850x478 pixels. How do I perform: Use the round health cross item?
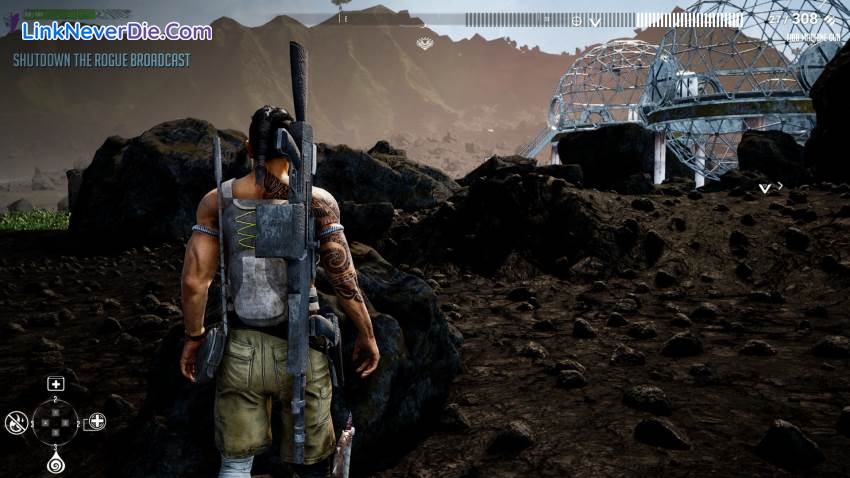(96, 422)
